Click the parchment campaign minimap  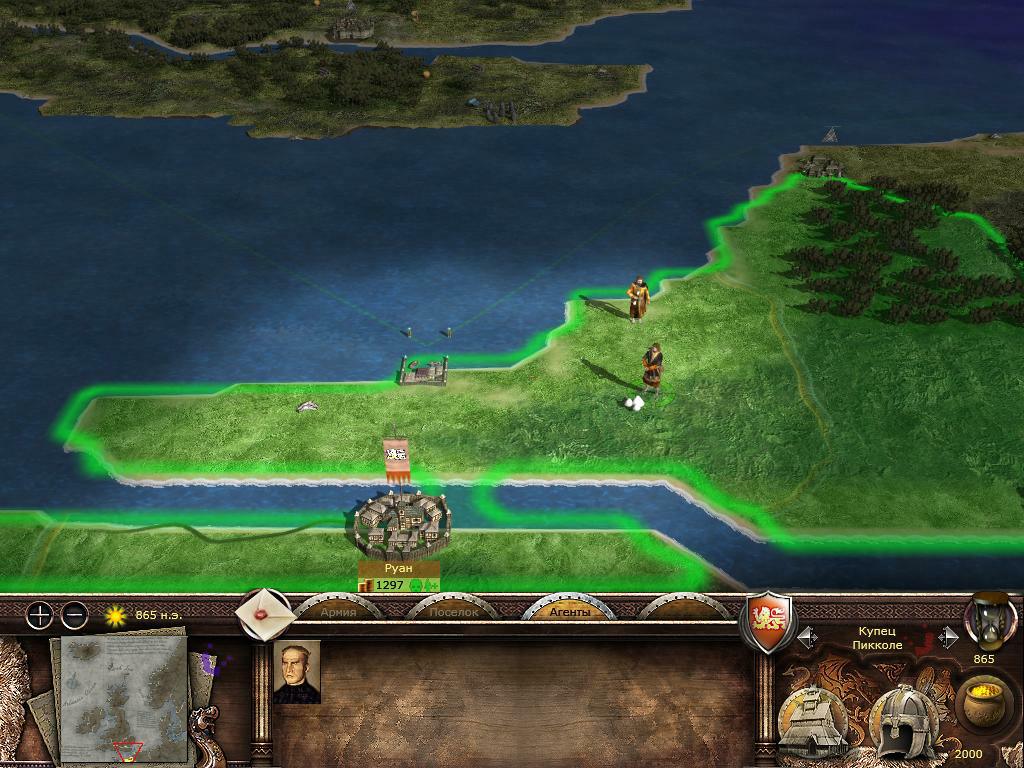[x=123, y=697]
